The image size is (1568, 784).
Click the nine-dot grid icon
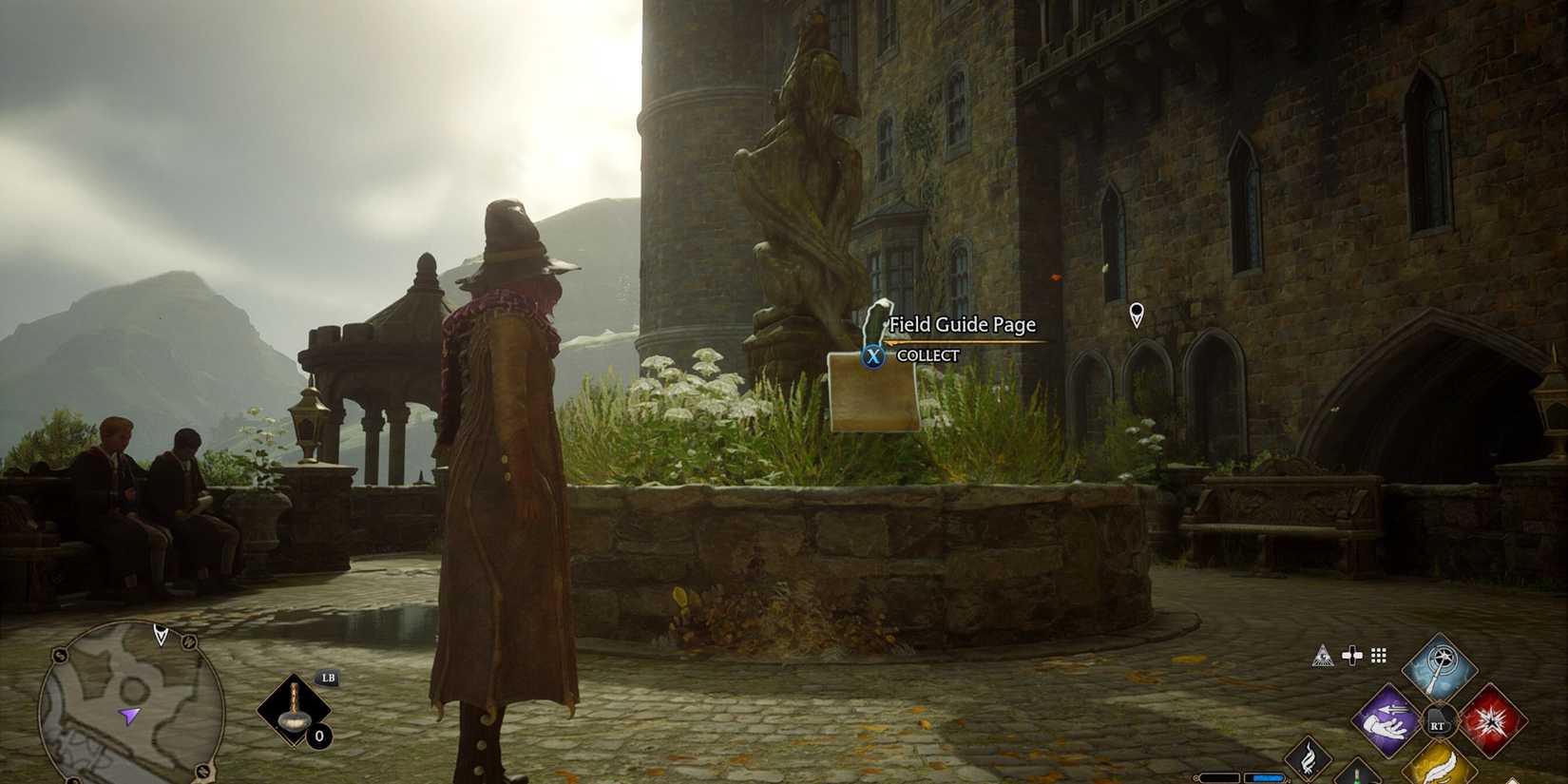coord(1377,656)
